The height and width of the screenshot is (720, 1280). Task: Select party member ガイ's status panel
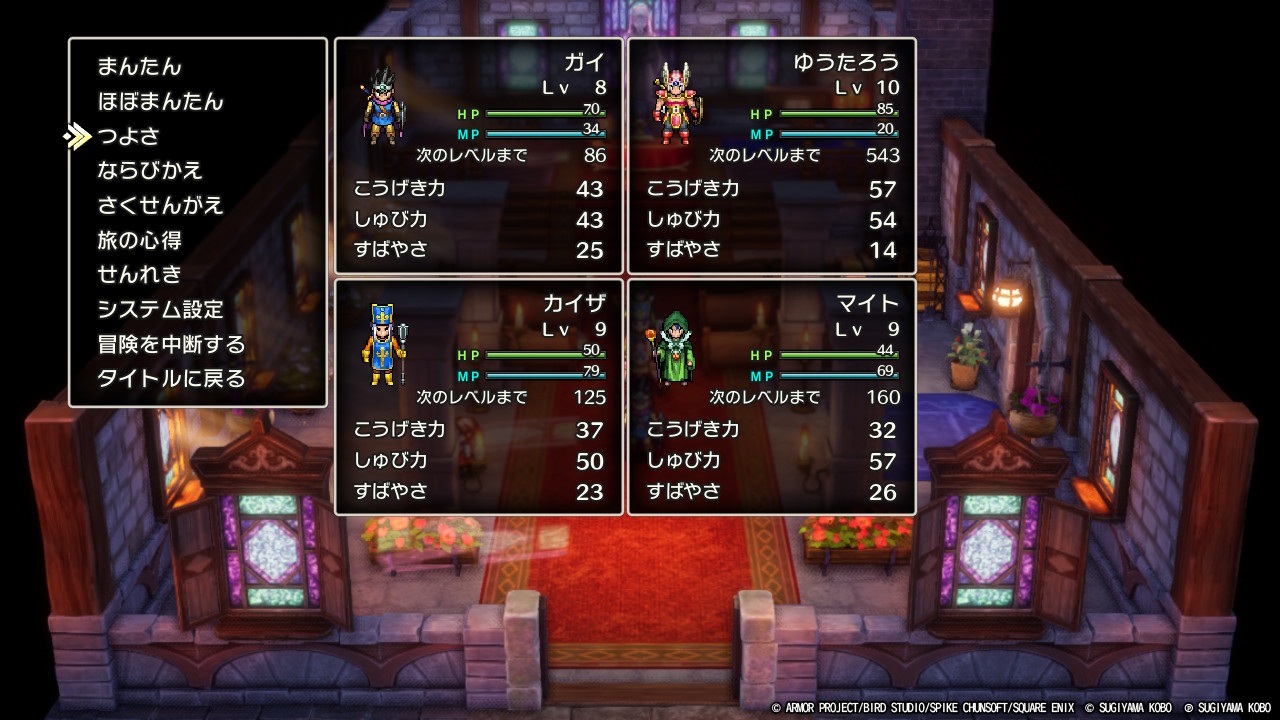[x=478, y=156]
